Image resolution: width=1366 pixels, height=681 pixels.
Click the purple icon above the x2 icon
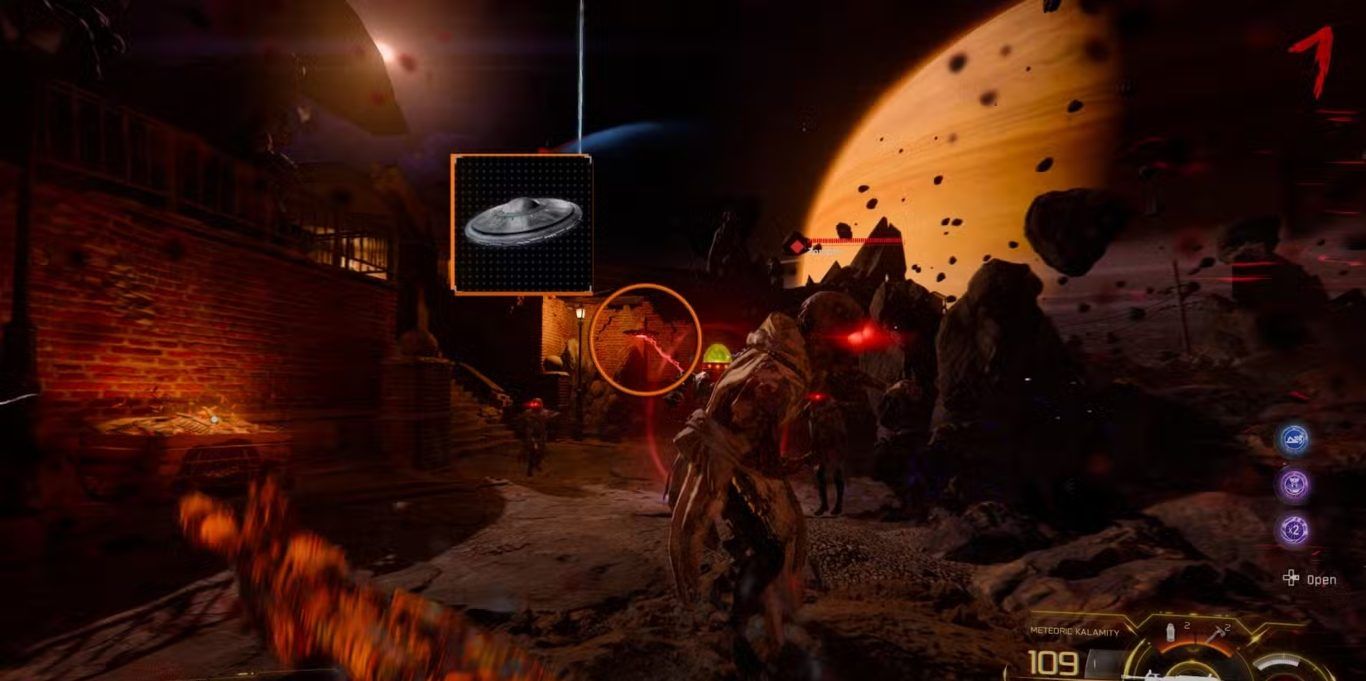pos(1296,485)
